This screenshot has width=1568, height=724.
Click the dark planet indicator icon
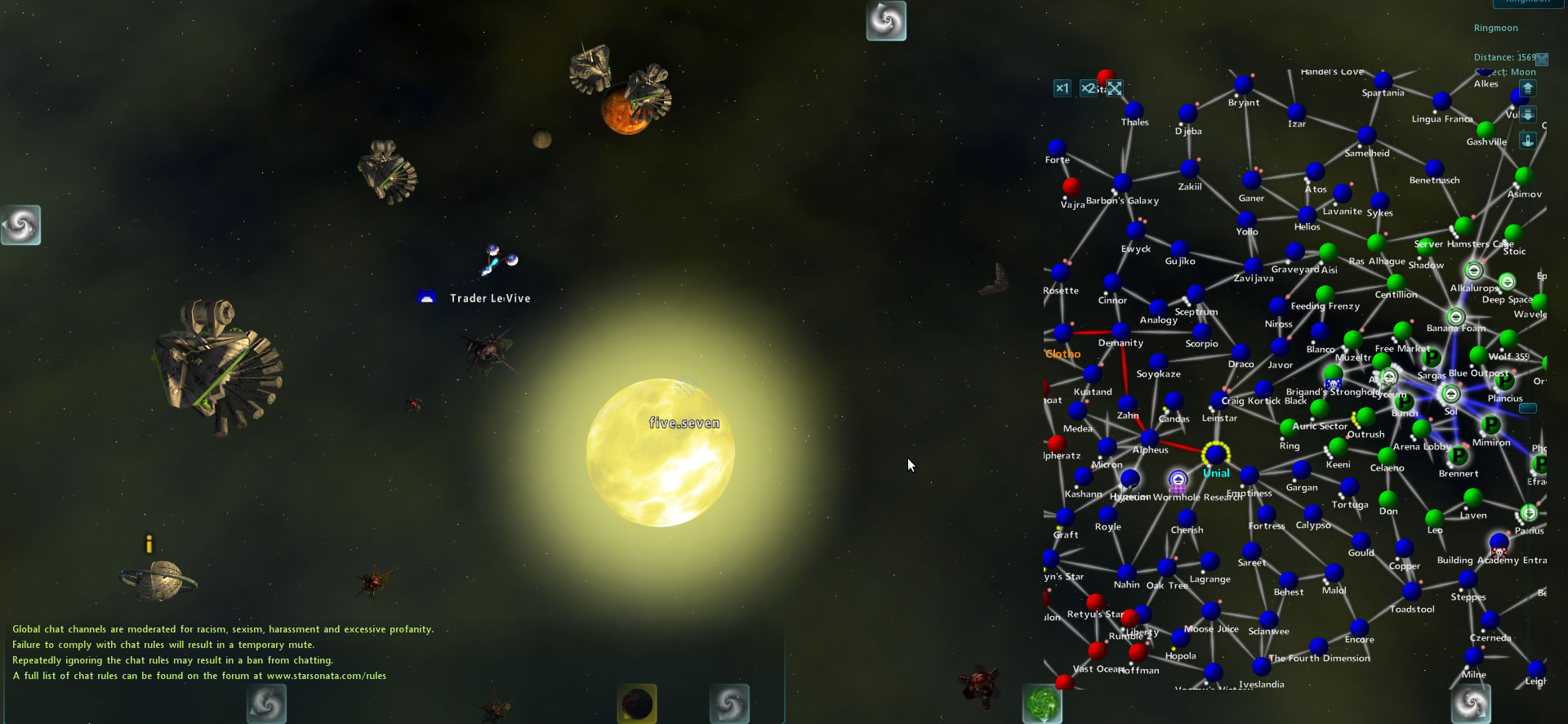(x=637, y=703)
